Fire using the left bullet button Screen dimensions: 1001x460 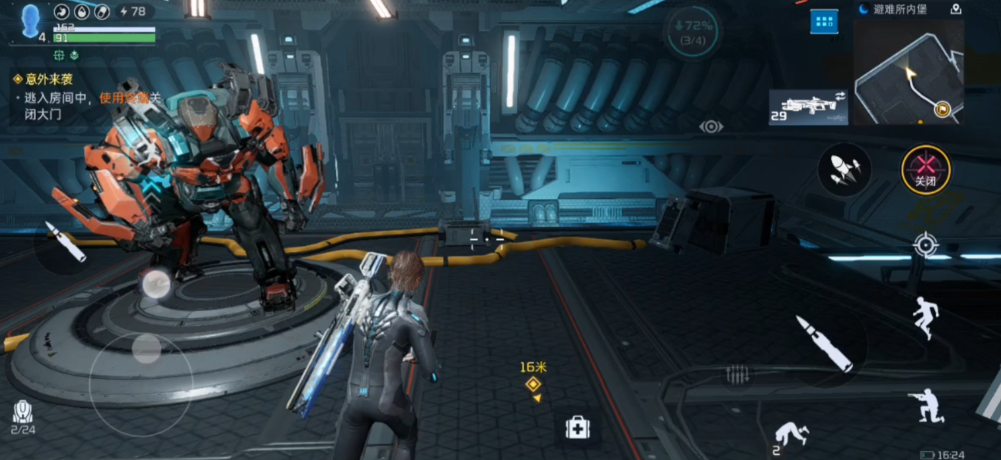coord(65,243)
